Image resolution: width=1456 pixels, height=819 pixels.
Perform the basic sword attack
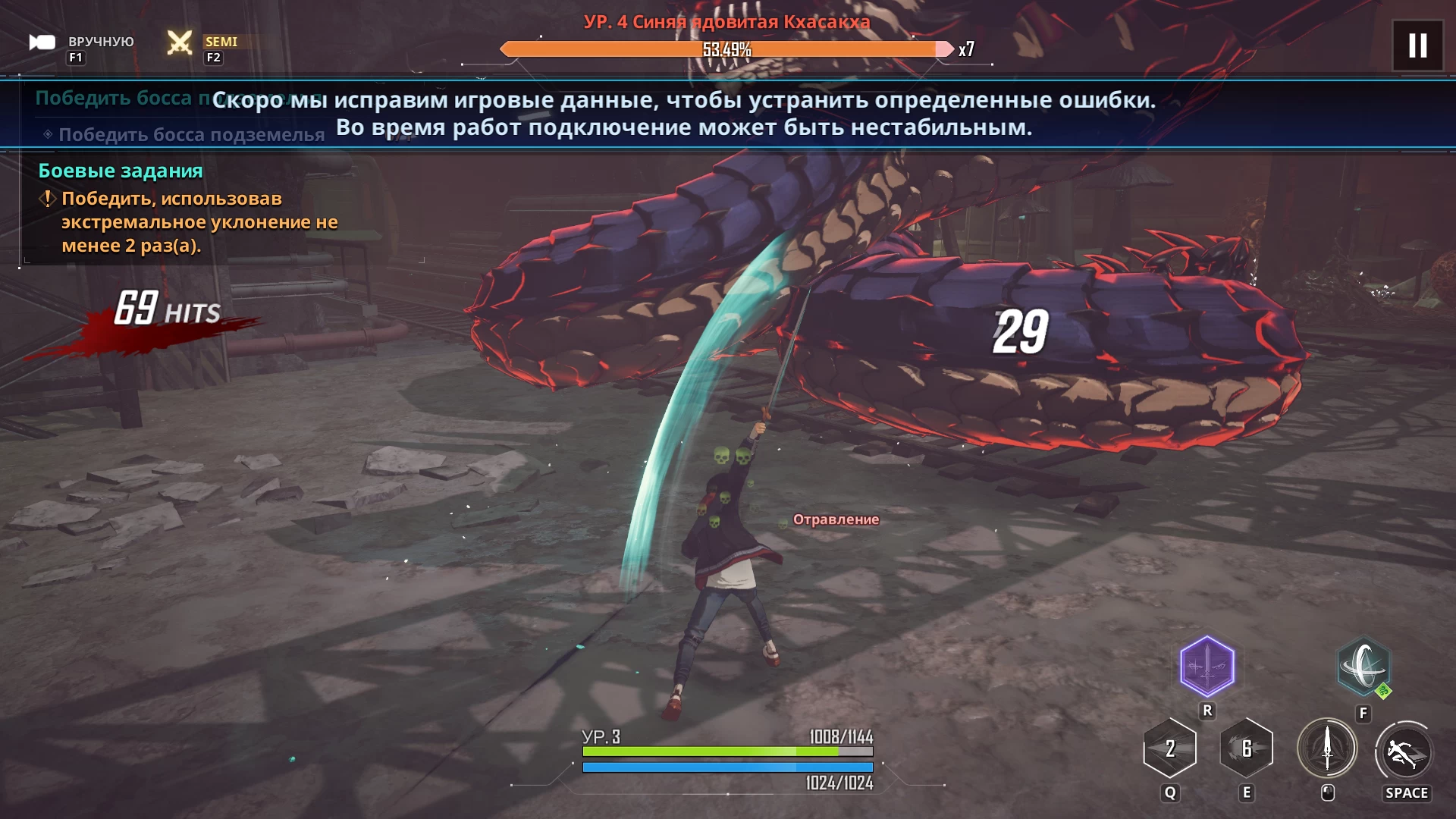point(1326,748)
